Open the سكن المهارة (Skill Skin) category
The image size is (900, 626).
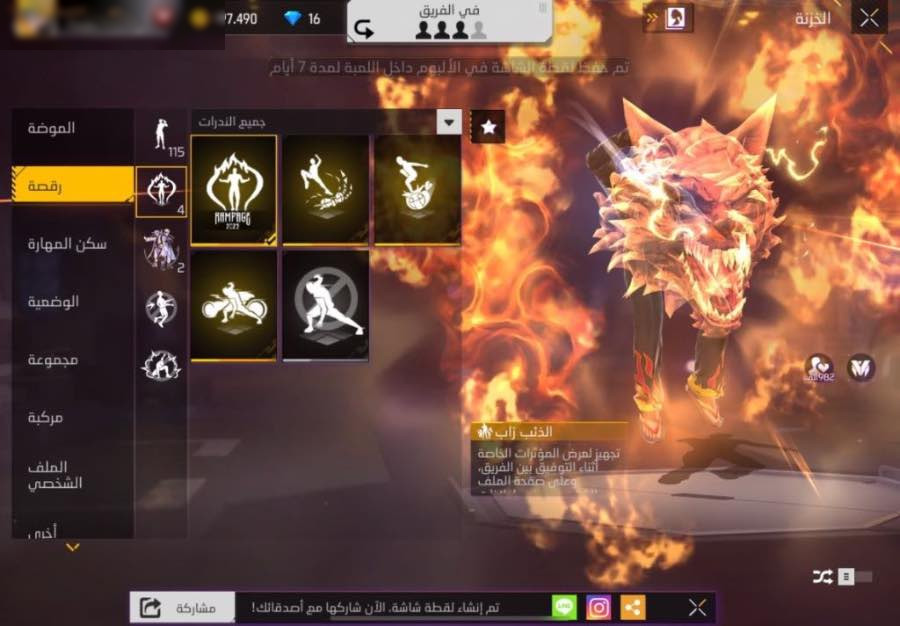(72, 244)
